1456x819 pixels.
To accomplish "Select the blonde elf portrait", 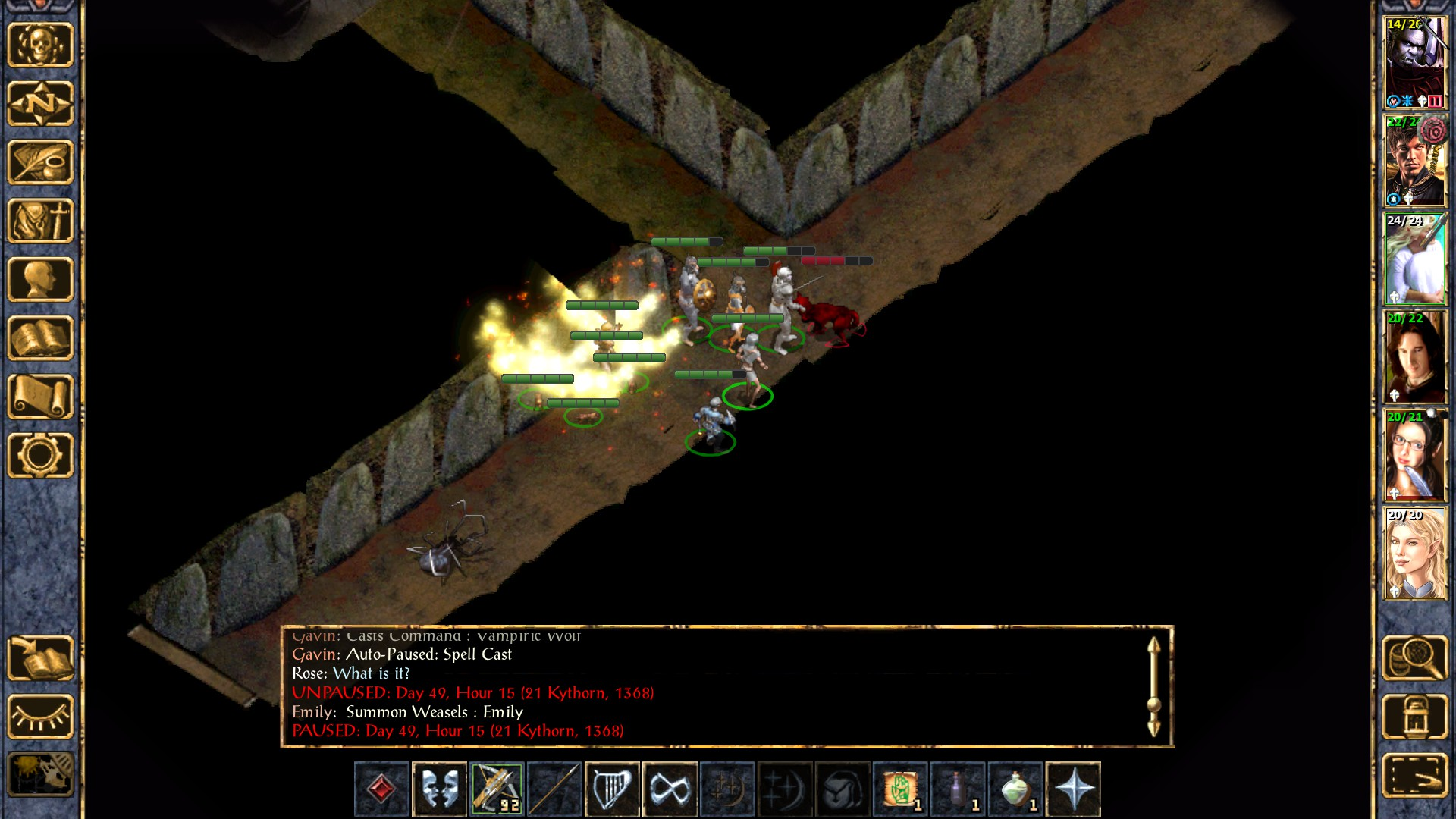I will (1415, 554).
